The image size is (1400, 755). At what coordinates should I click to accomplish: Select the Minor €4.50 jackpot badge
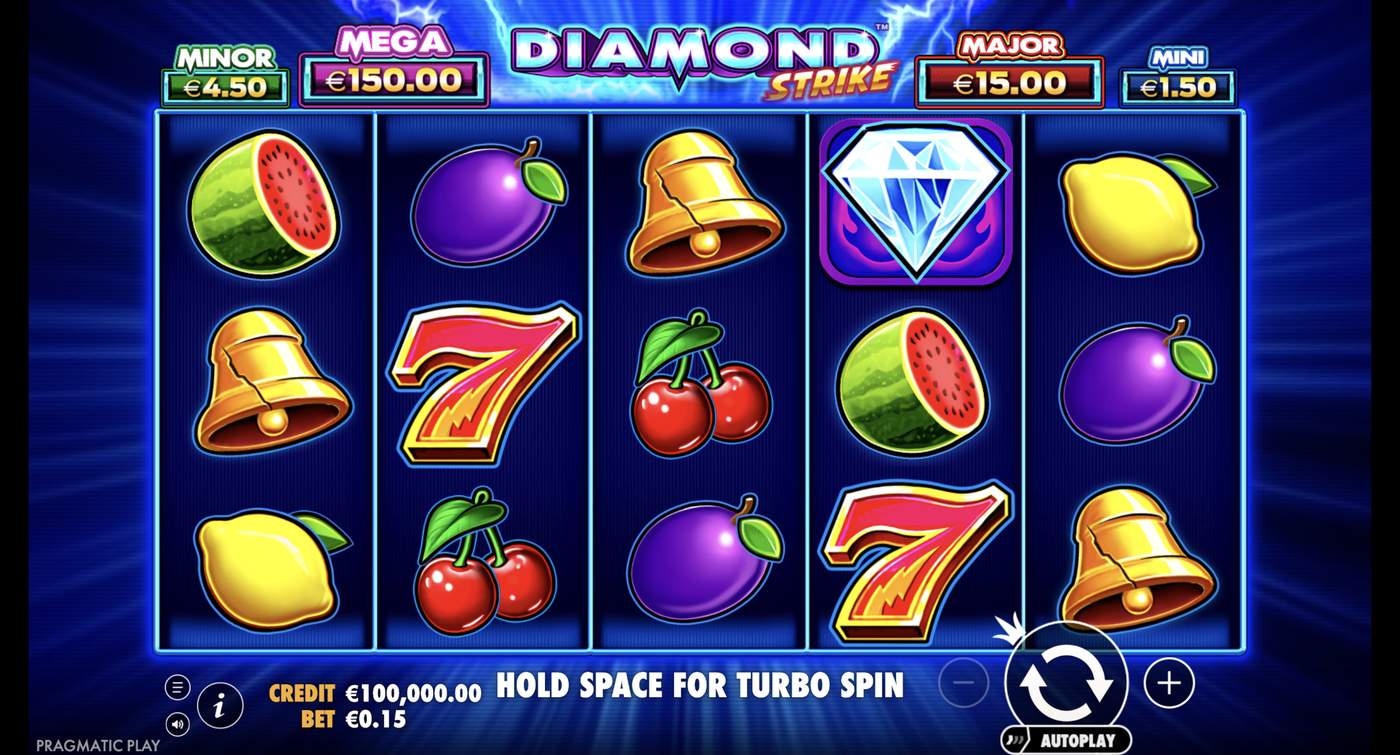222,73
